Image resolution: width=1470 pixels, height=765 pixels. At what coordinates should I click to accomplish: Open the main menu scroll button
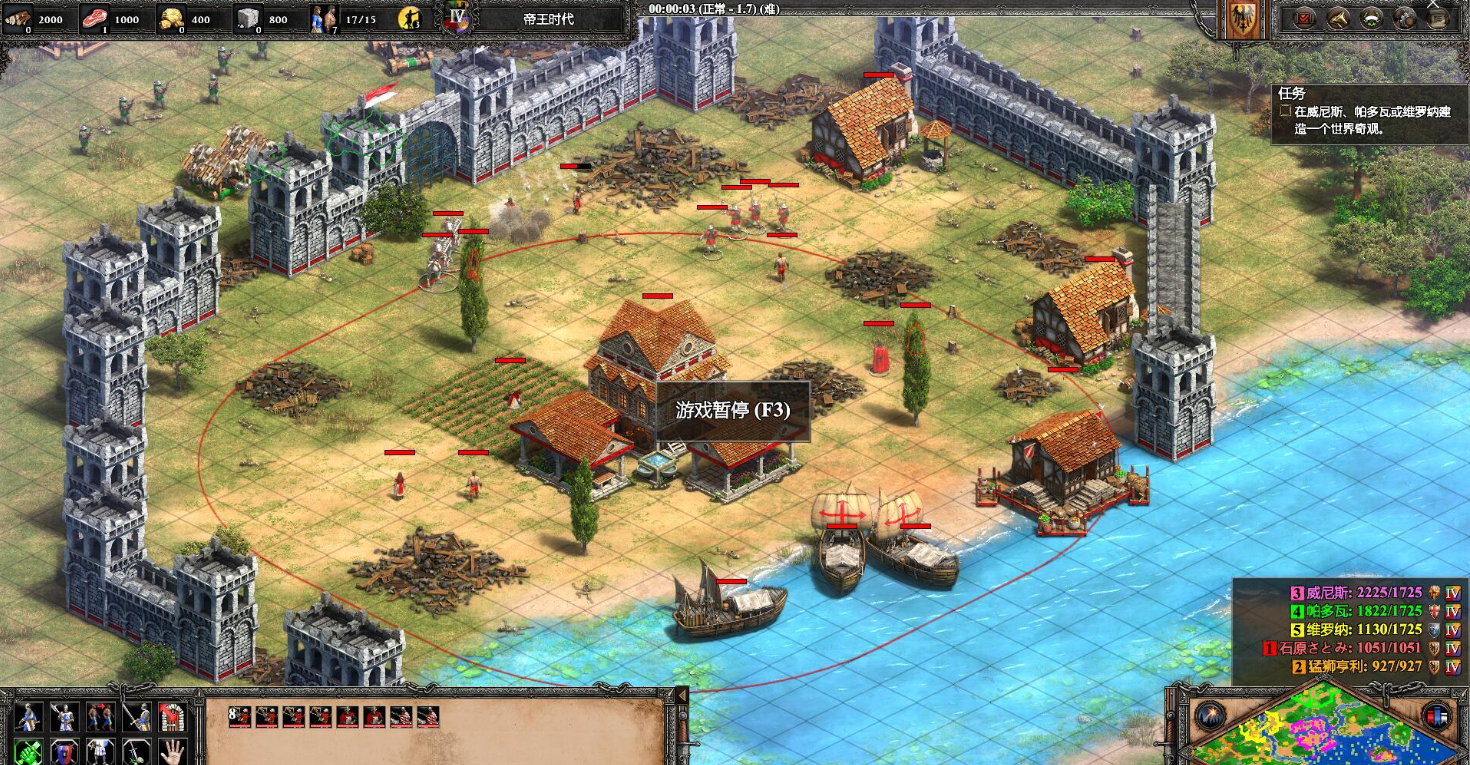click(x=1438, y=18)
